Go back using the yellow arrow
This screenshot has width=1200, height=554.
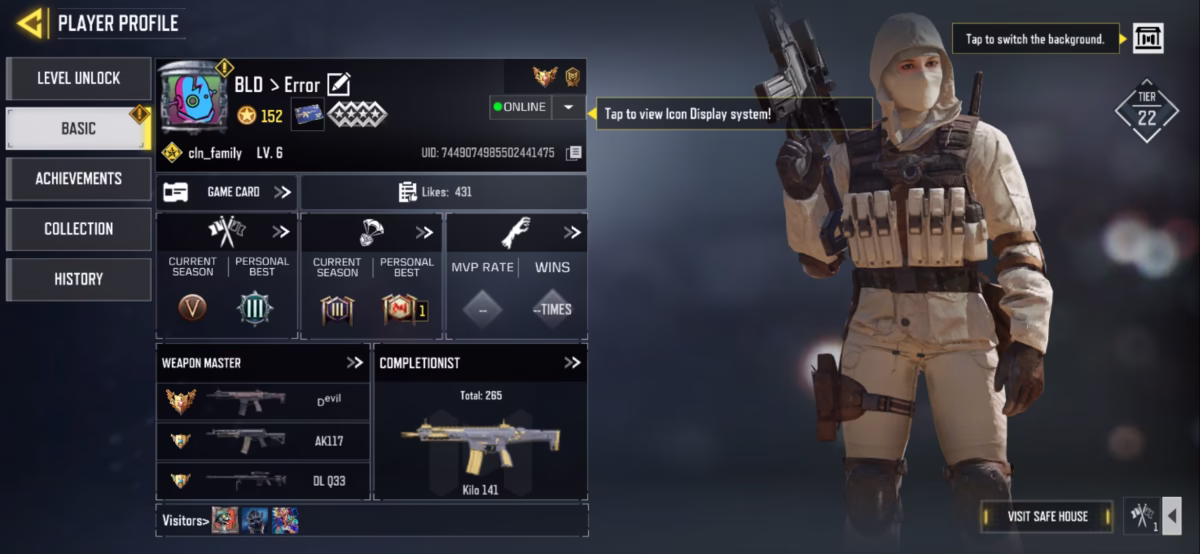(31, 22)
